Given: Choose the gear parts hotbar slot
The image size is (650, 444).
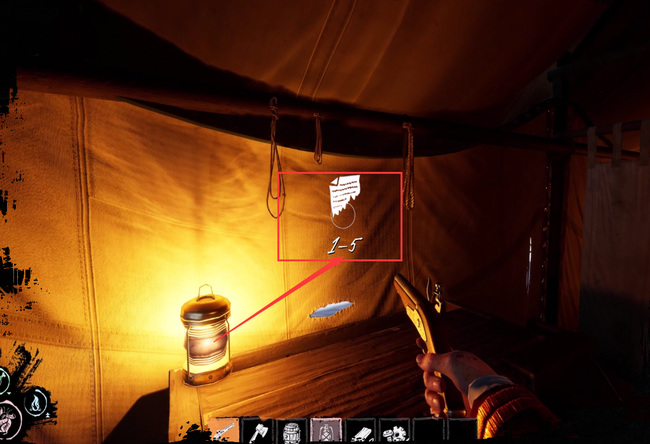Looking at the screenshot, I should (x=393, y=432).
